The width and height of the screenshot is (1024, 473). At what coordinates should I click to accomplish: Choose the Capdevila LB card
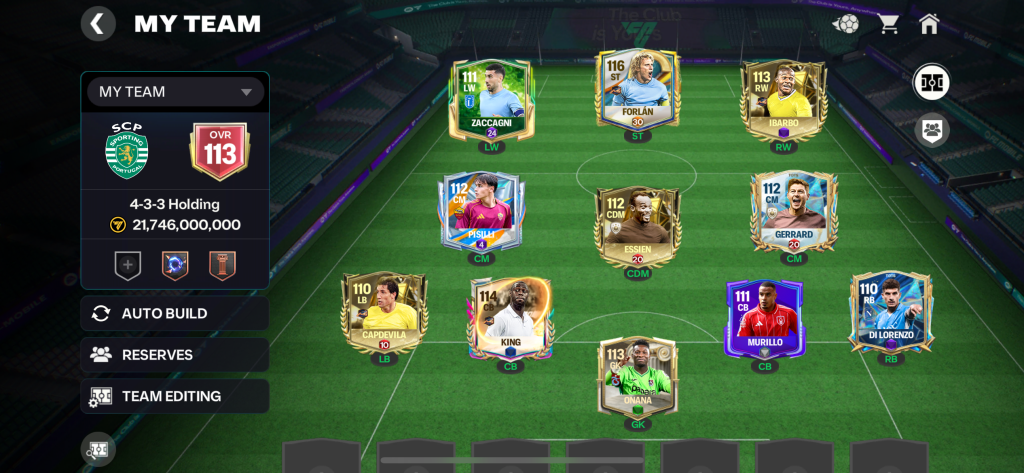pyautogui.click(x=384, y=313)
